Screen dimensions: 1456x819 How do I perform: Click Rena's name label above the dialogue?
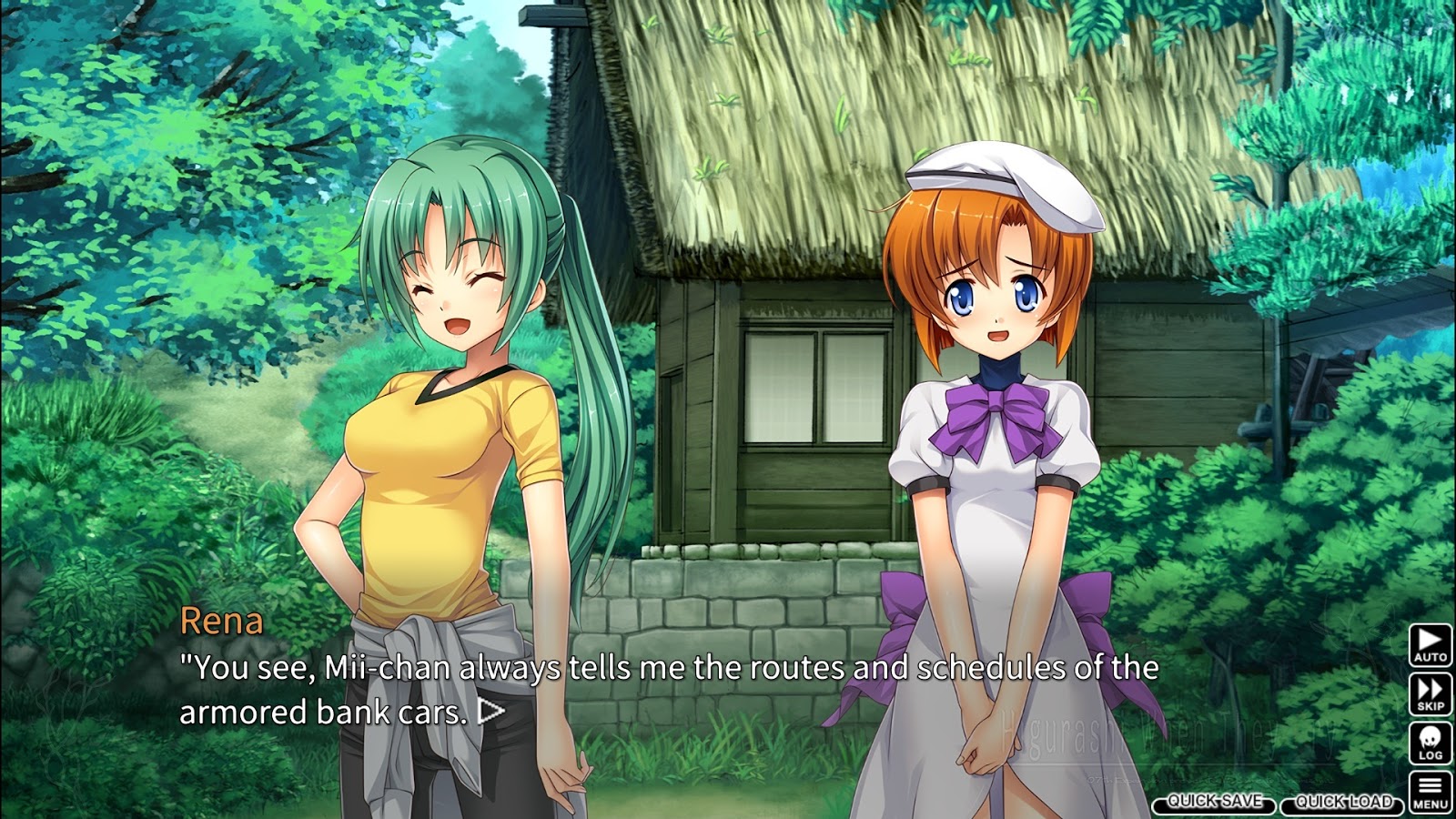223,622
